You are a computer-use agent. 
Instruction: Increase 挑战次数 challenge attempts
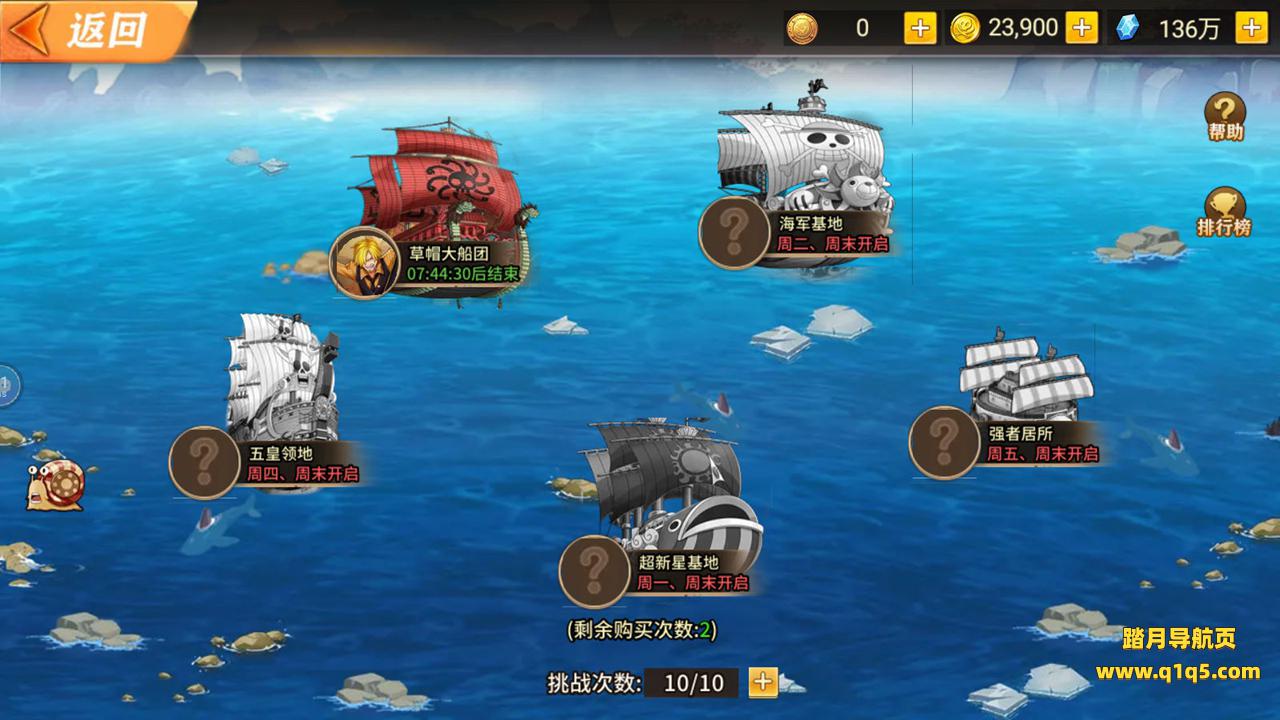click(x=763, y=682)
